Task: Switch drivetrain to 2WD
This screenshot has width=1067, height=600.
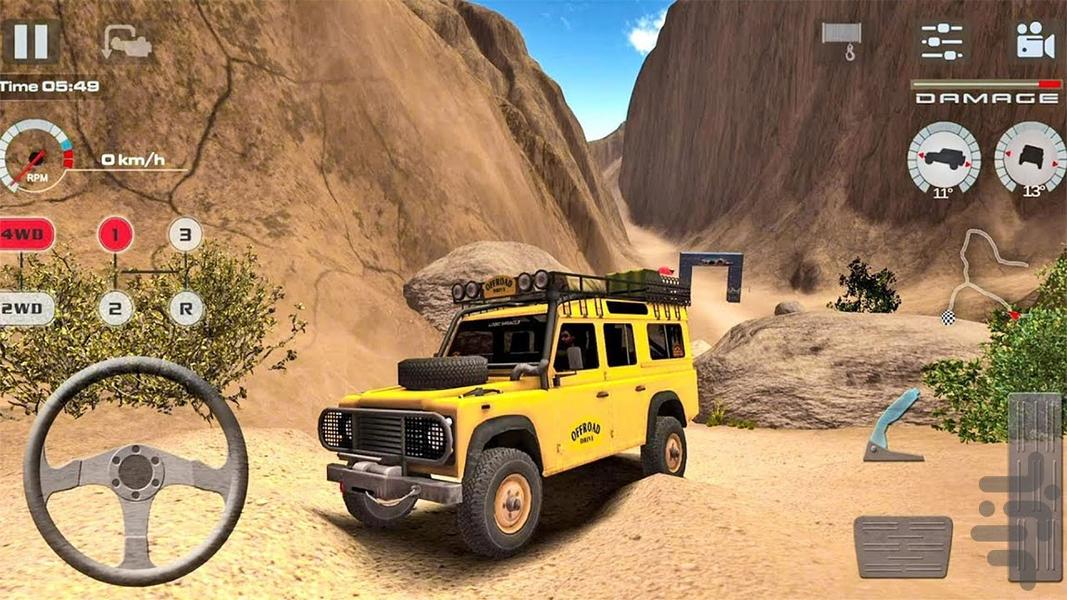Action: click(x=26, y=308)
